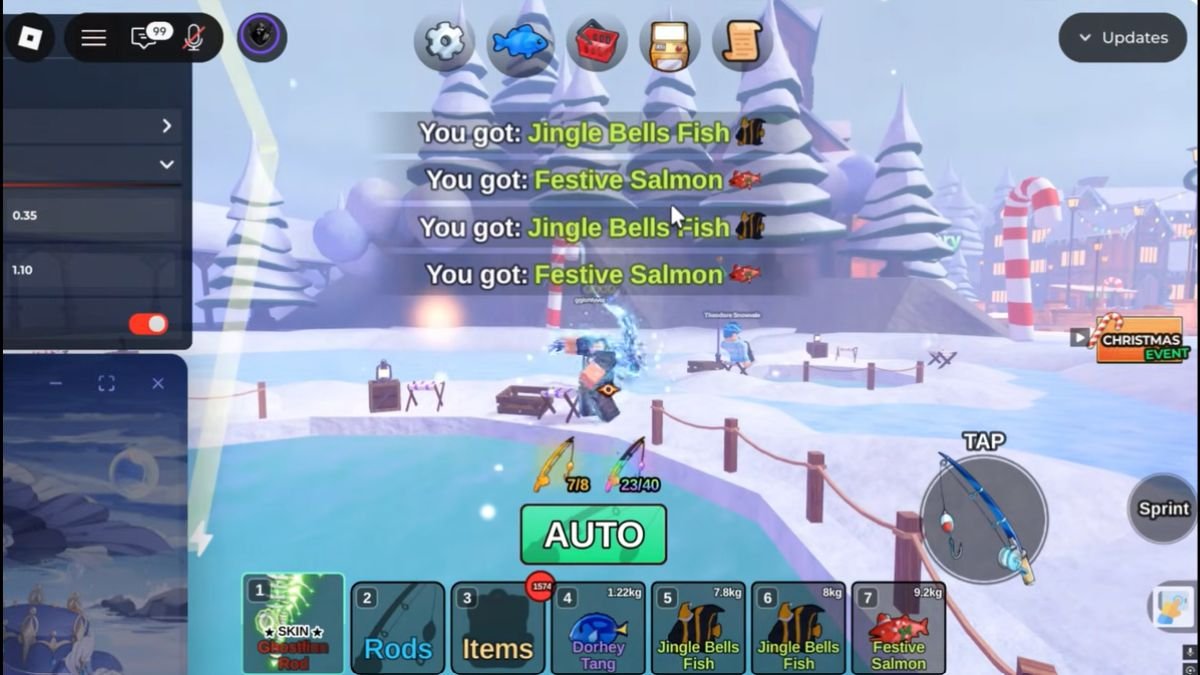Image resolution: width=1200 pixels, height=675 pixels.
Task: Open the Roblox logo menu
Action: point(29,38)
